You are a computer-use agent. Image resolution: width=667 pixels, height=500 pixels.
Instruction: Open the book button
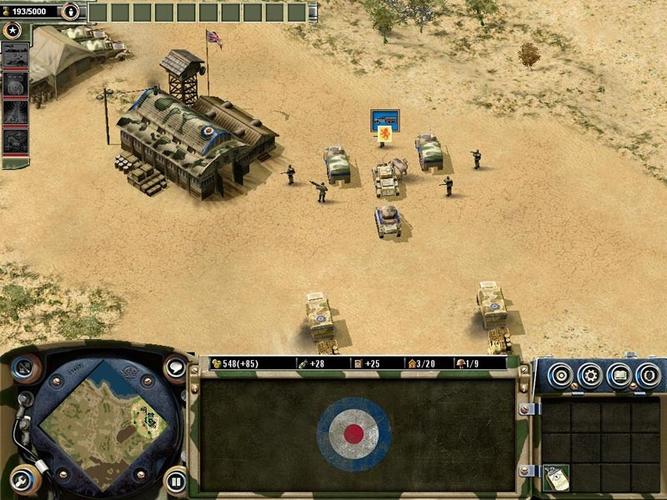(x=619, y=376)
